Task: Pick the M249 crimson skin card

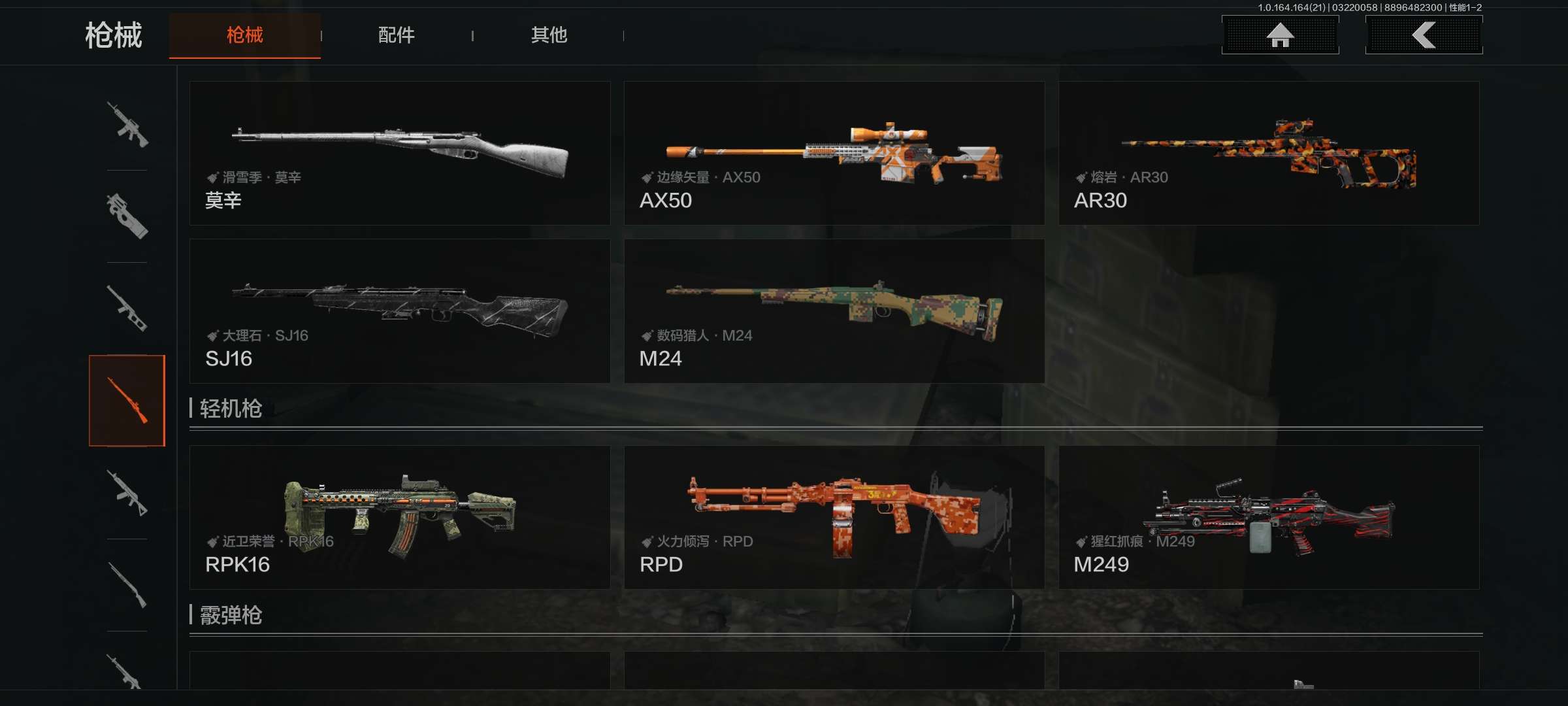Action: pos(1268,517)
